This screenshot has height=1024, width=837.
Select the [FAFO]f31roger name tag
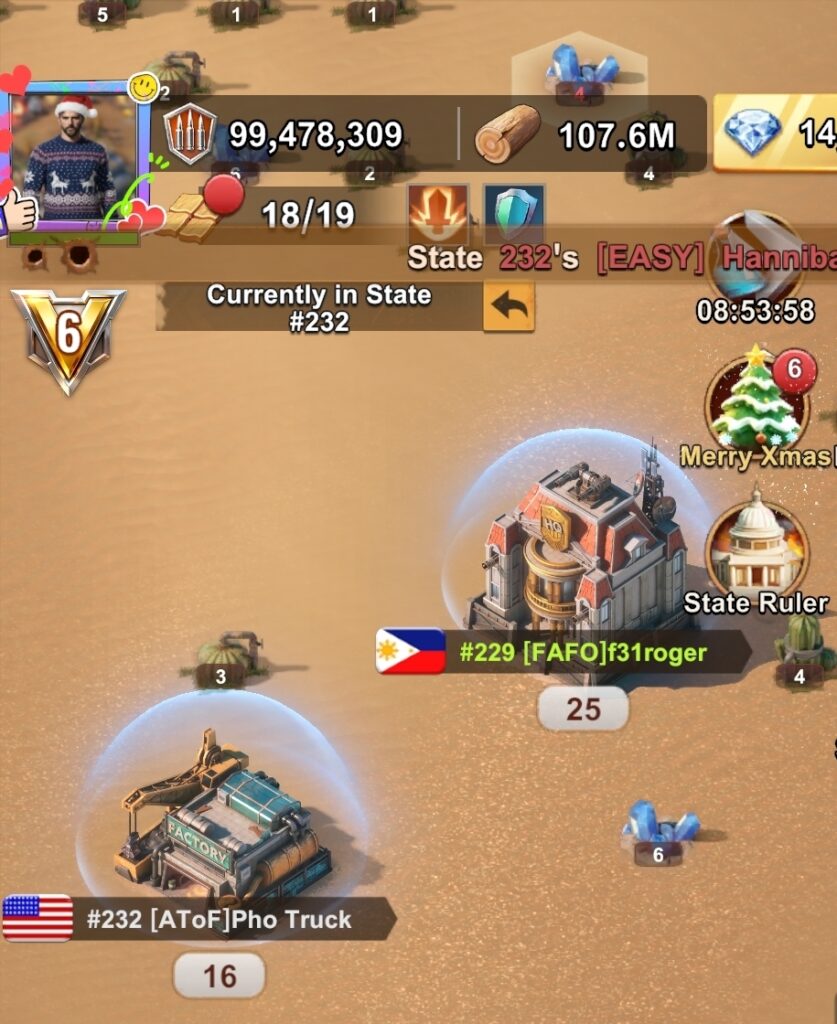582,653
